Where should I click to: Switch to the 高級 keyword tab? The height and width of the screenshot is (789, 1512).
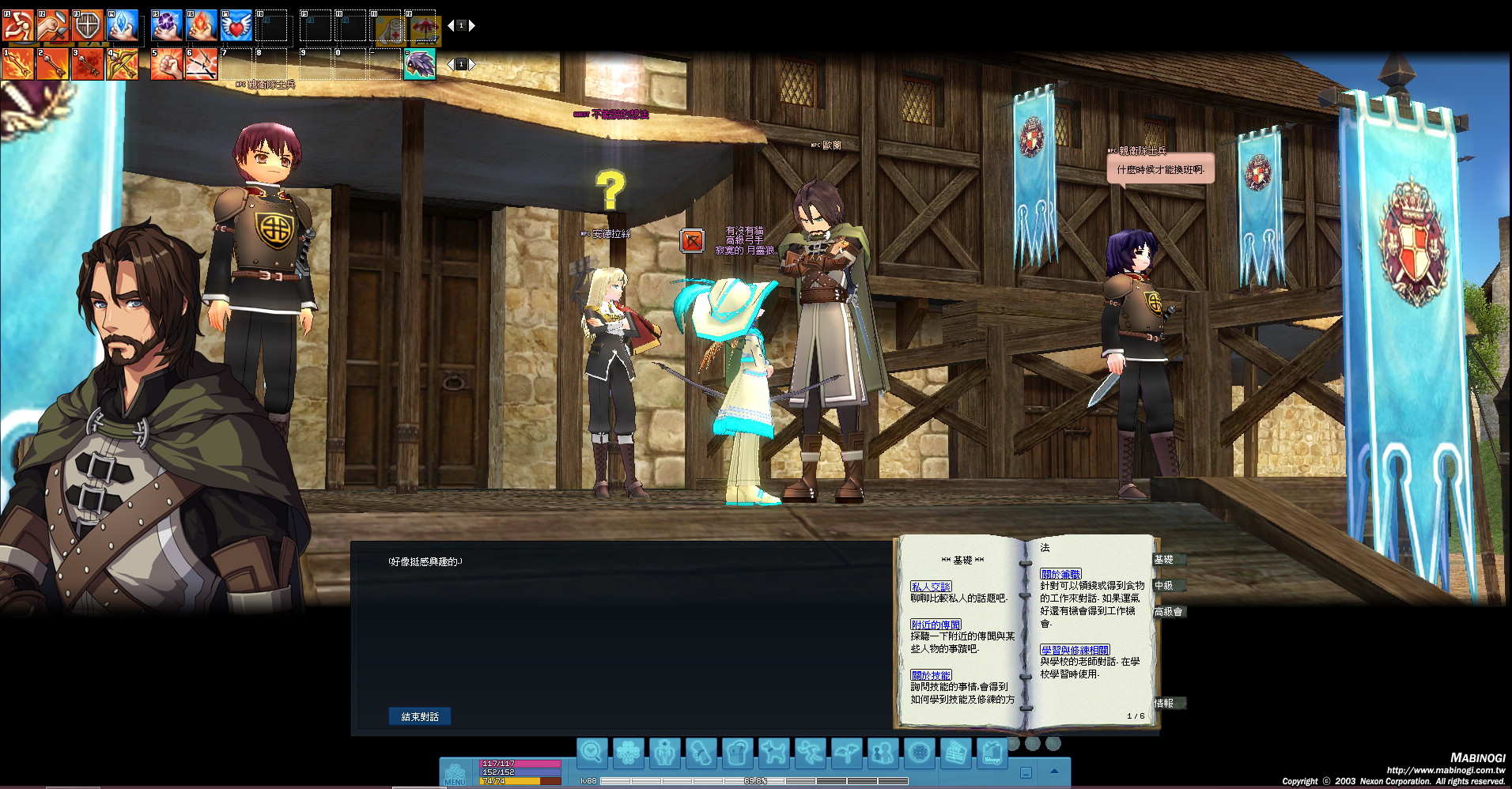(1167, 612)
